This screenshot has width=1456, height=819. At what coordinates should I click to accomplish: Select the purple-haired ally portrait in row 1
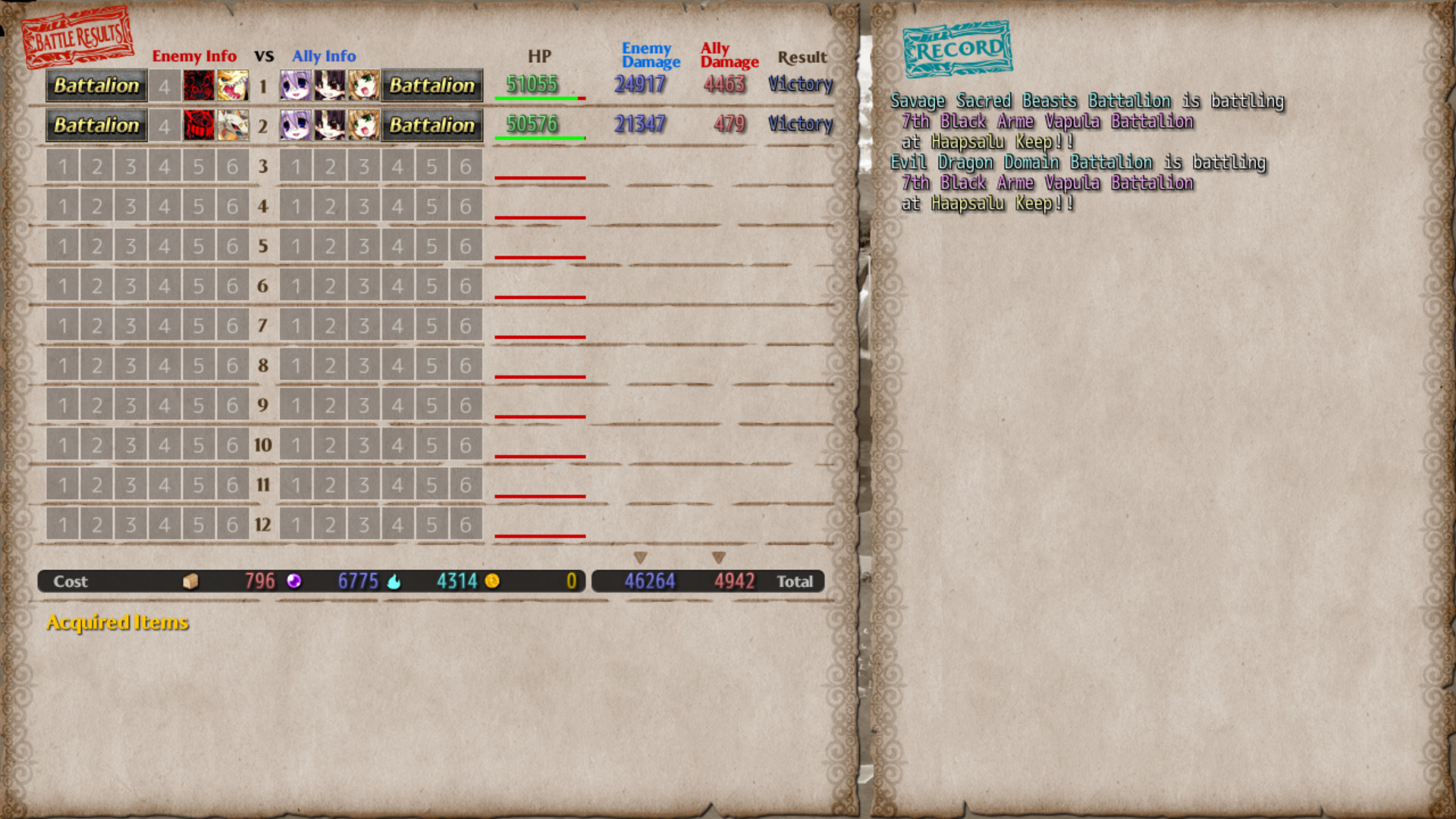296,86
